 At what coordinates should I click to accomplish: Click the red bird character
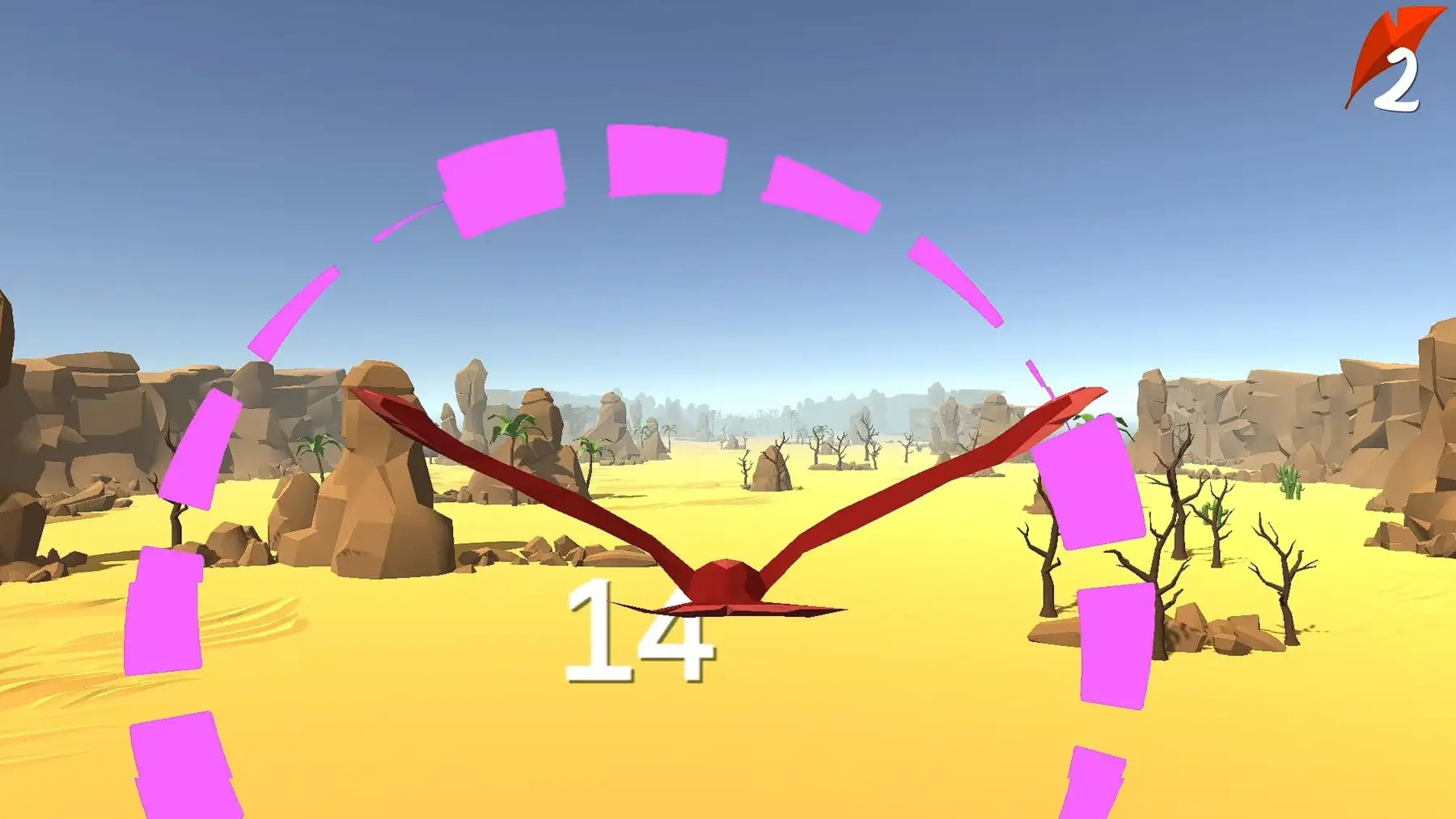coord(728,582)
